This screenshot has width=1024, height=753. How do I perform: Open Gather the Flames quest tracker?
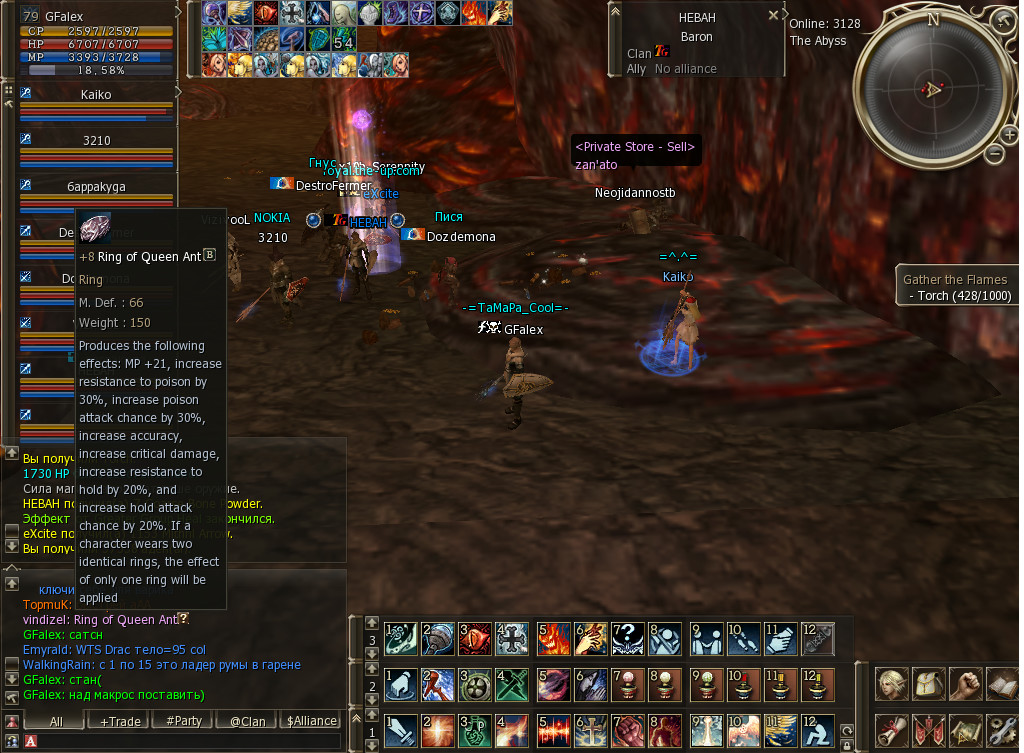click(x=955, y=288)
